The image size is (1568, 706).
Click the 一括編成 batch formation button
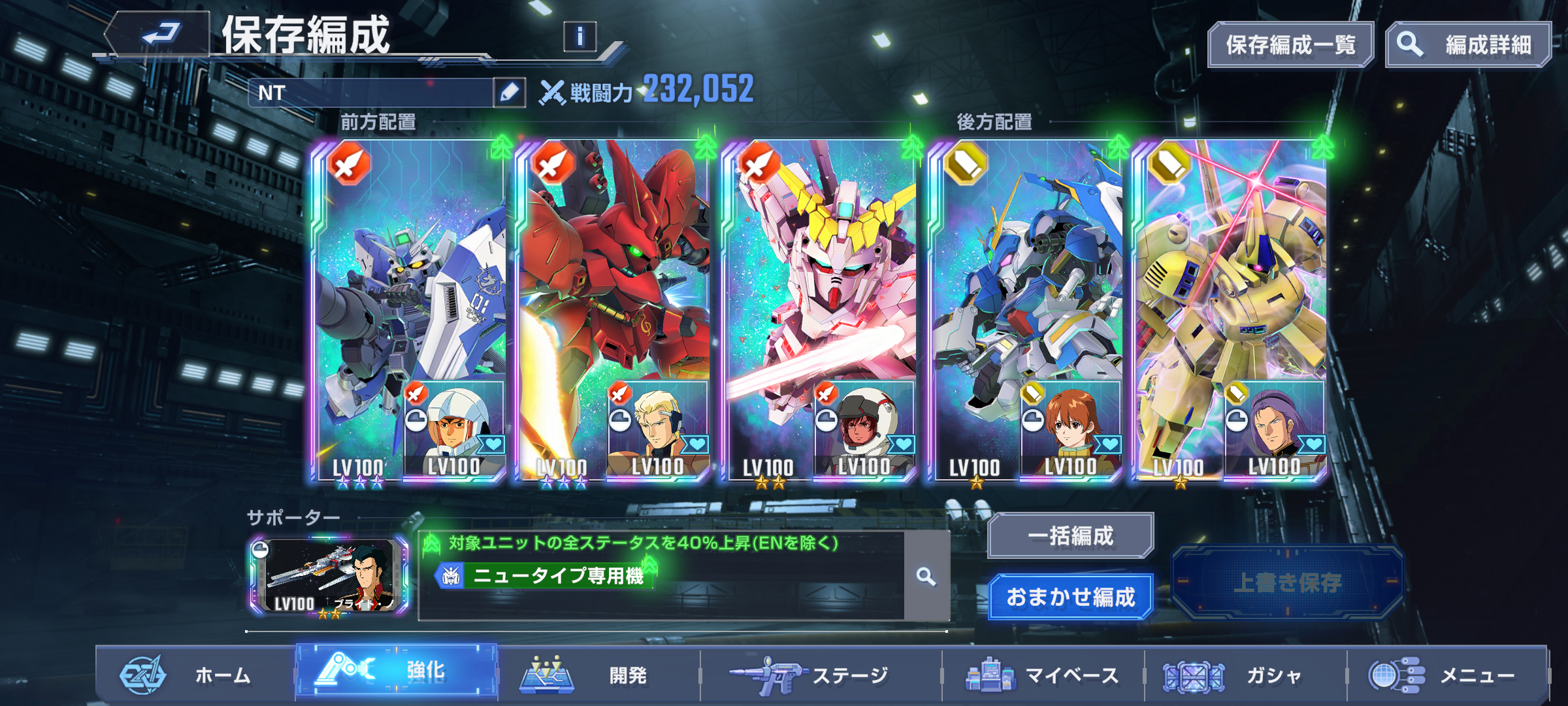coord(1070,536)
